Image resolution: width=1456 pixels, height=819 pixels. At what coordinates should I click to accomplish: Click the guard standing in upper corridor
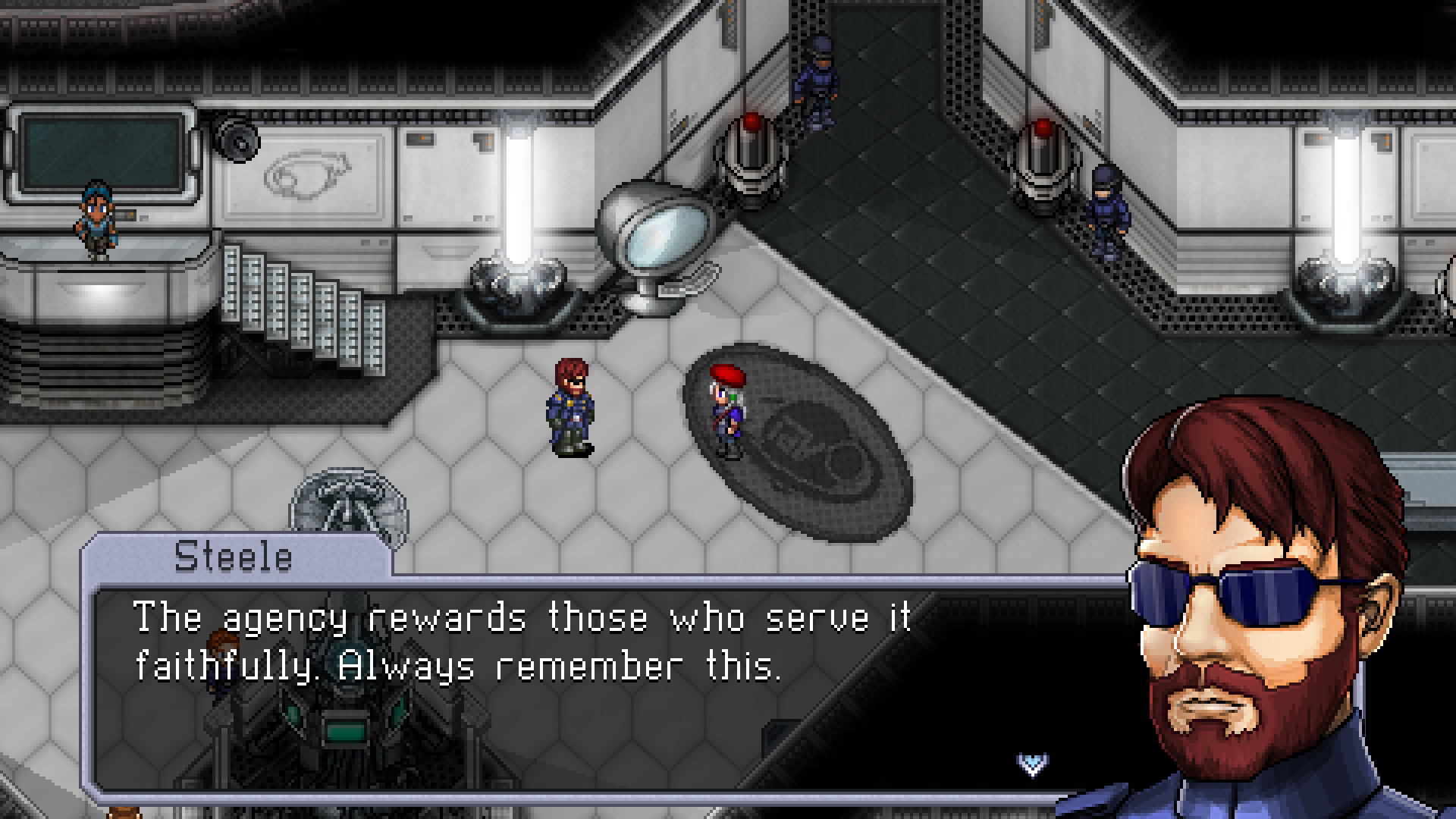[819, 76]
